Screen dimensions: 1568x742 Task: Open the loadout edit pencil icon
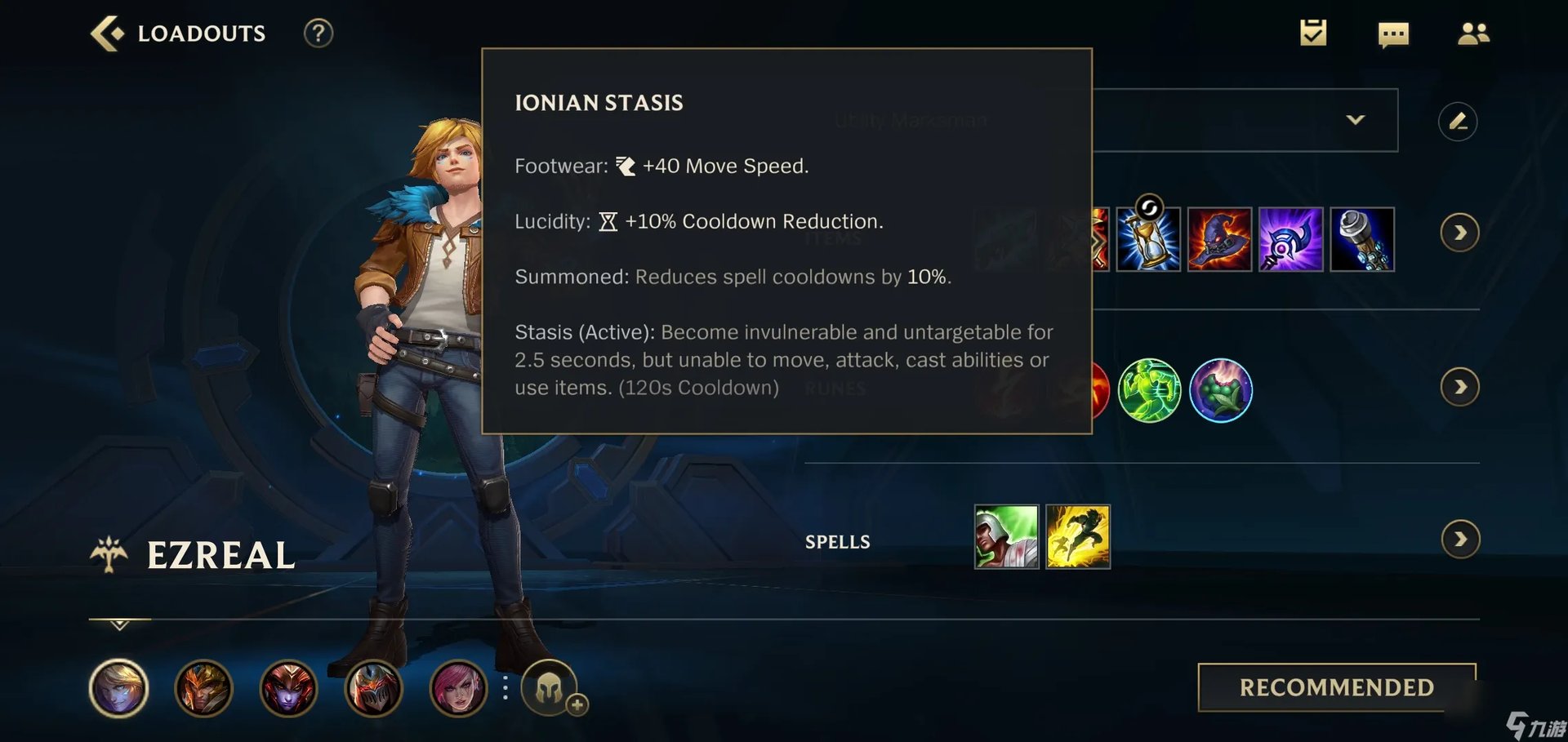(x=1459, y=120)
